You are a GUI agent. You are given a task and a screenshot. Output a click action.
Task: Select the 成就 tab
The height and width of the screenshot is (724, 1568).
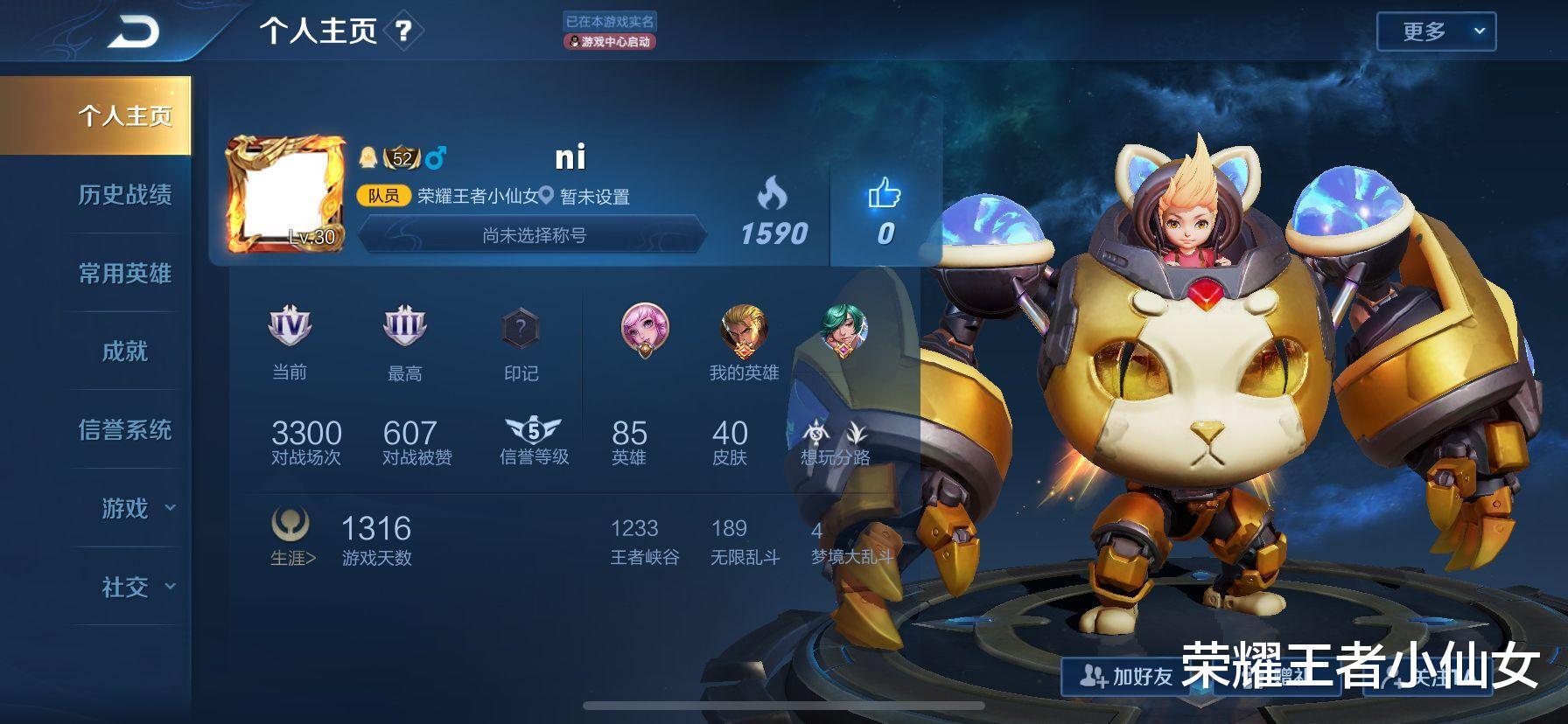coord(124,352)
